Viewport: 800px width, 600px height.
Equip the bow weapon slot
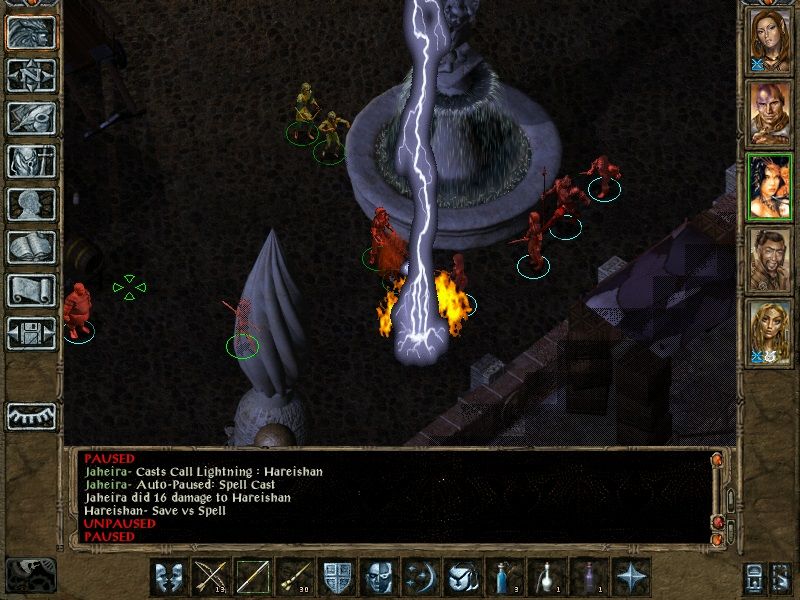[x=211, y=578]
